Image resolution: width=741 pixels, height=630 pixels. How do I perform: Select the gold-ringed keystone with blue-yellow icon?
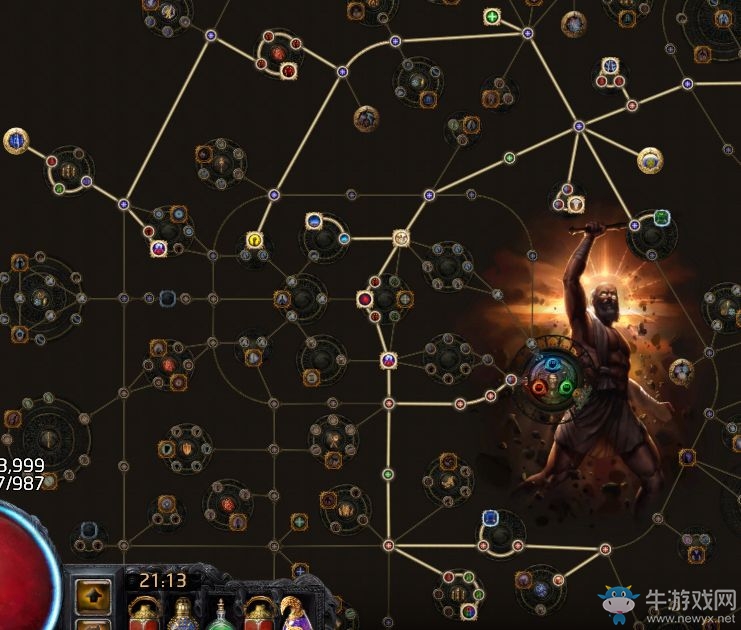pyautogui.click(x=651, y=159)
